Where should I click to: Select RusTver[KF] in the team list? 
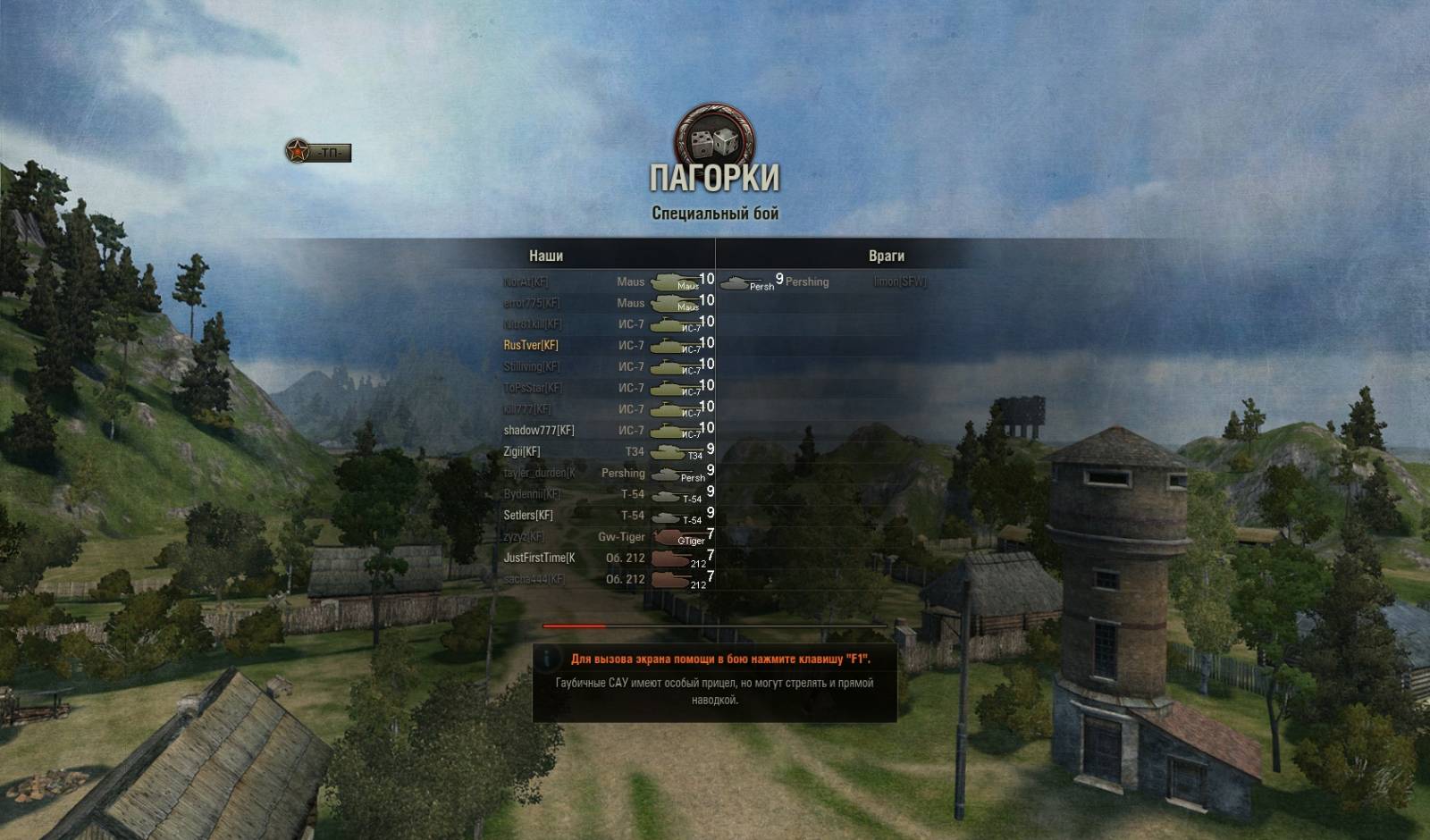(531, 346)
